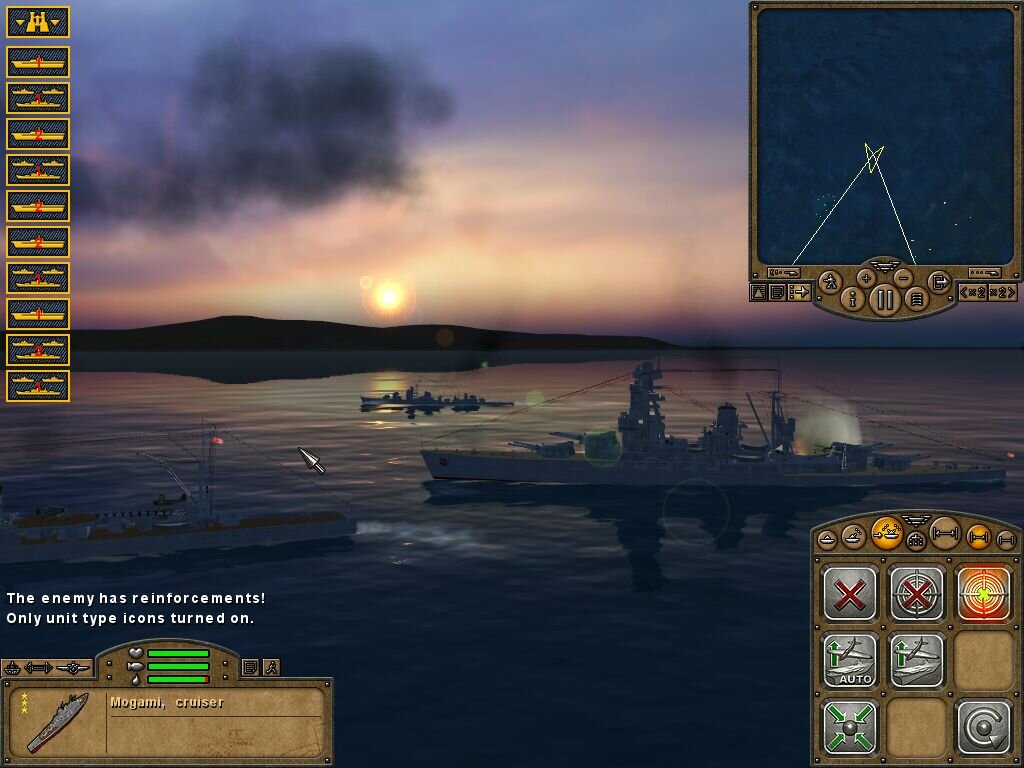Open the stacked-lines menu button under the minimap

(916, 298)
